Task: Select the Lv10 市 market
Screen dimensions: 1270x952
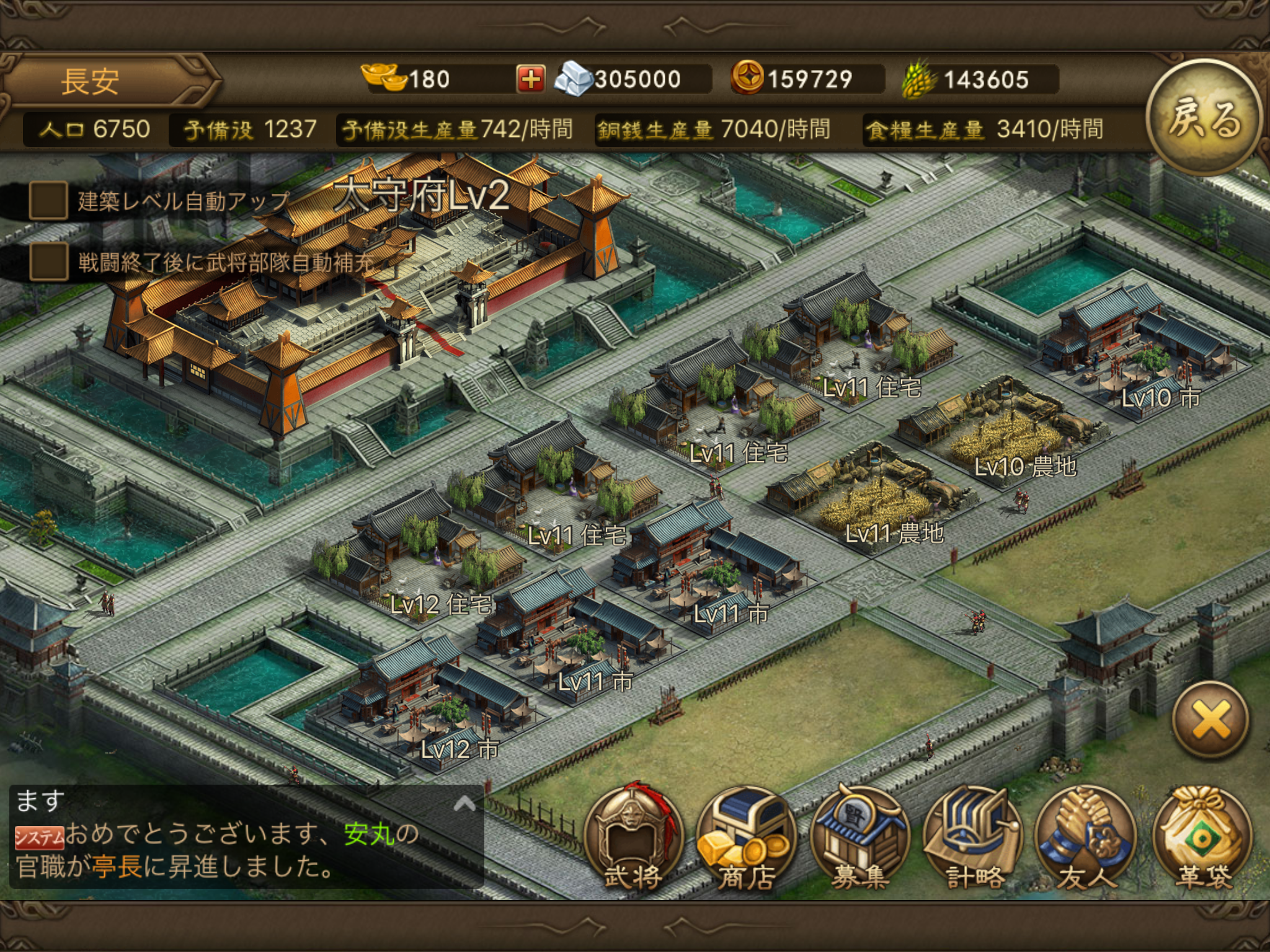Action: coord(1135,353)
